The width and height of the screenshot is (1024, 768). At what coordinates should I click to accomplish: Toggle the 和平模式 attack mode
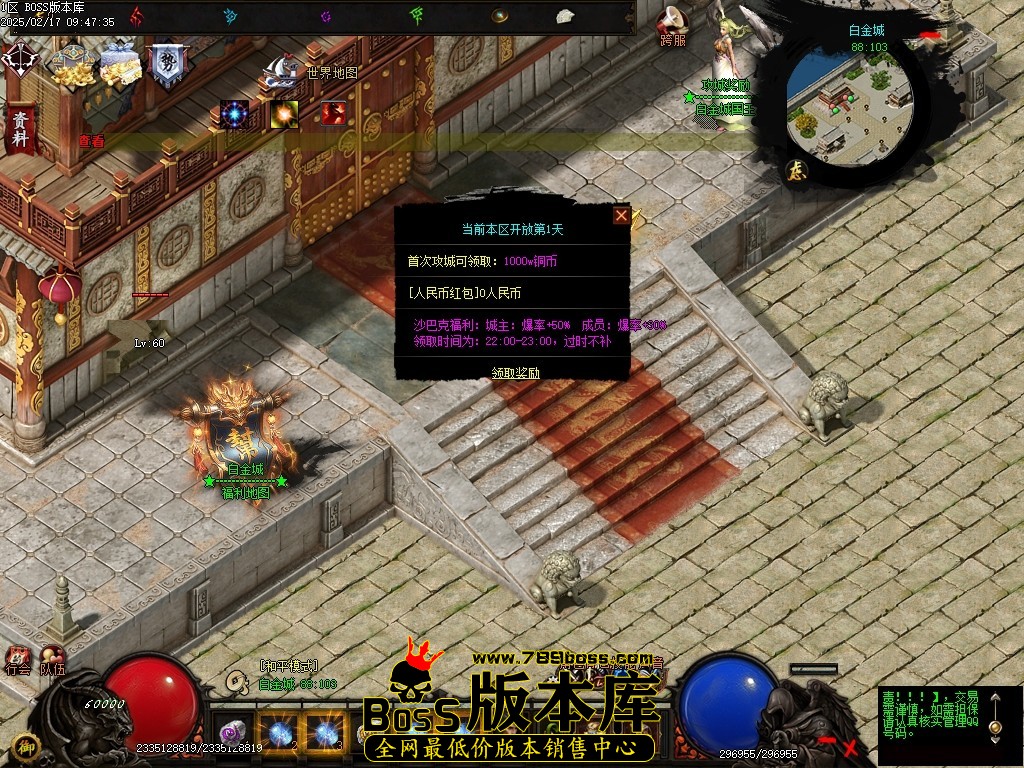click(288, 666)
